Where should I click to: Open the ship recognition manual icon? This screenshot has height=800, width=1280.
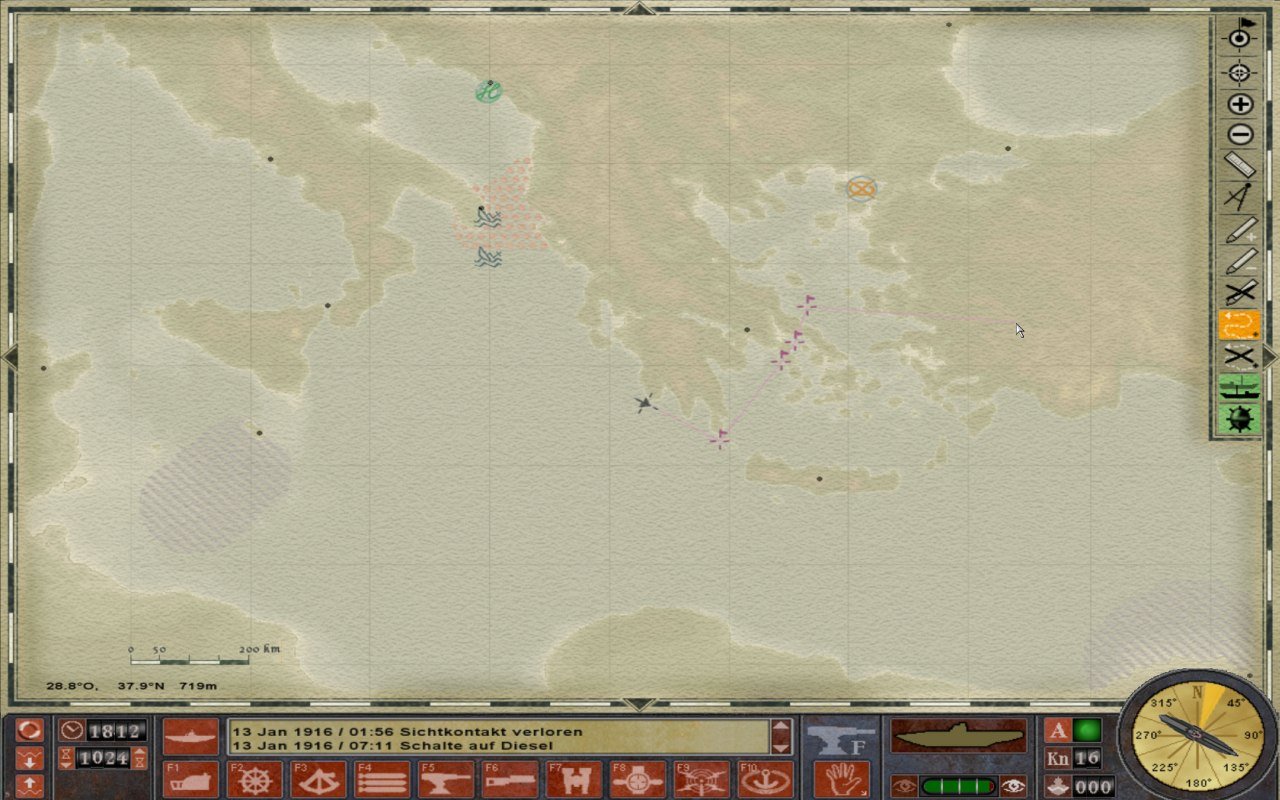1239,391
